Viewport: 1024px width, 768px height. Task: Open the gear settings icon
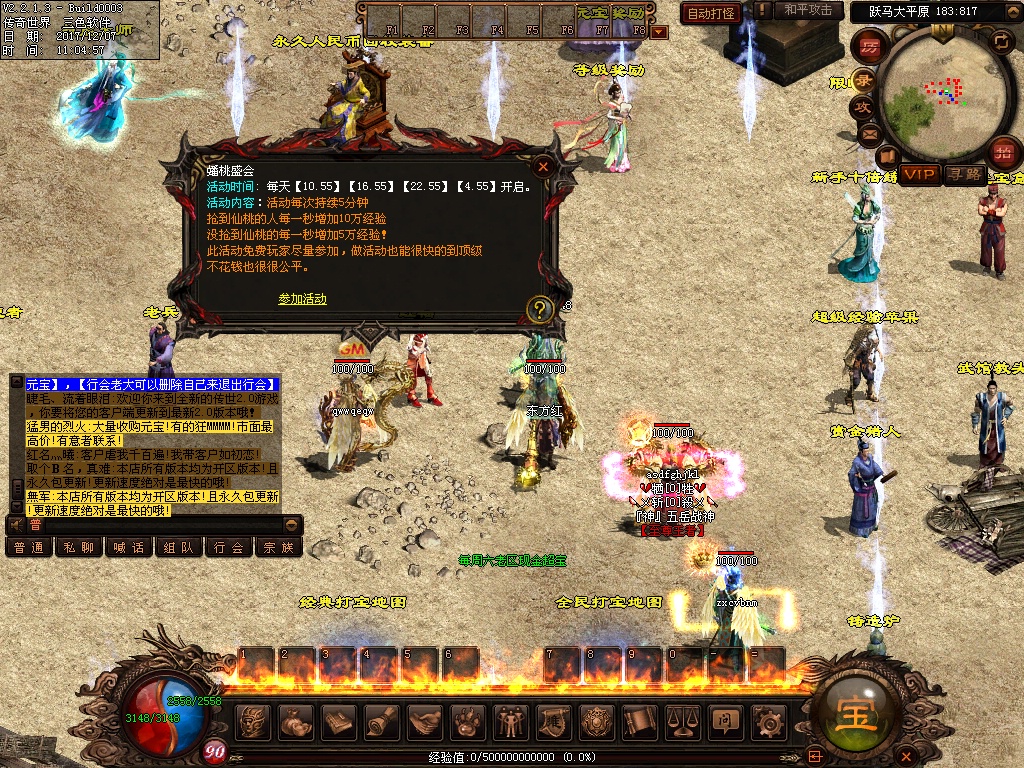click(767, 720)
